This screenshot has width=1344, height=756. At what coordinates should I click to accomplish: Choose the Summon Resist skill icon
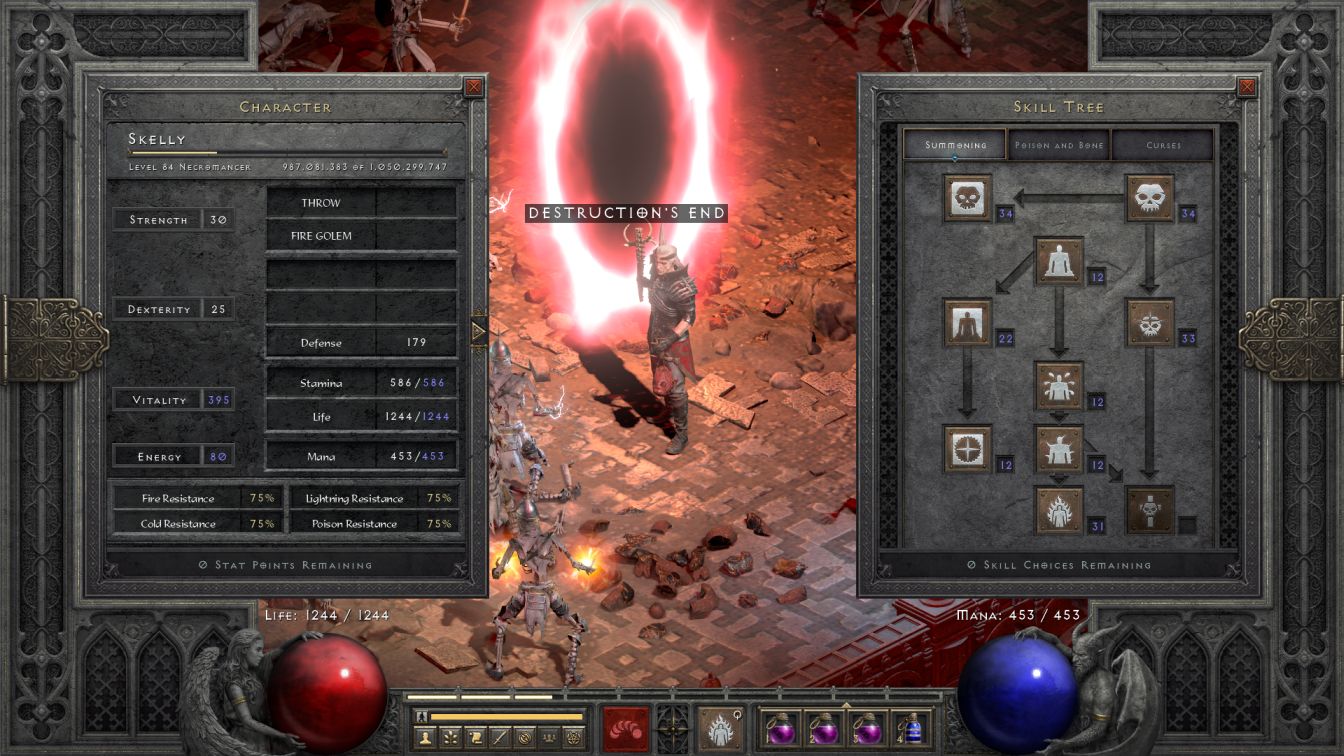pos(967,449)
